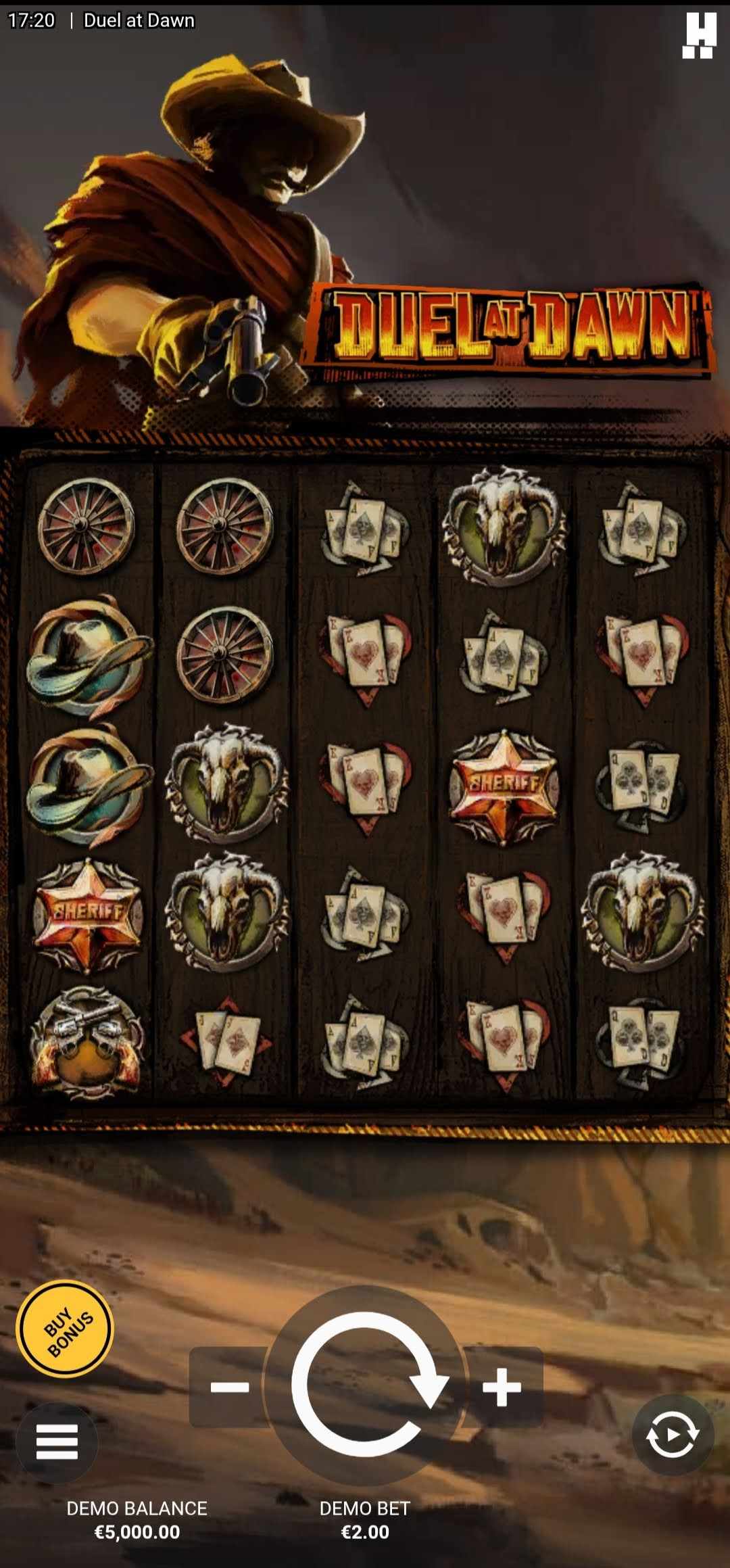The width and height of the screenshot is (730, 1568).
Task: Open the Buy Bonus menu
Action: click(x=66, y=1329)
